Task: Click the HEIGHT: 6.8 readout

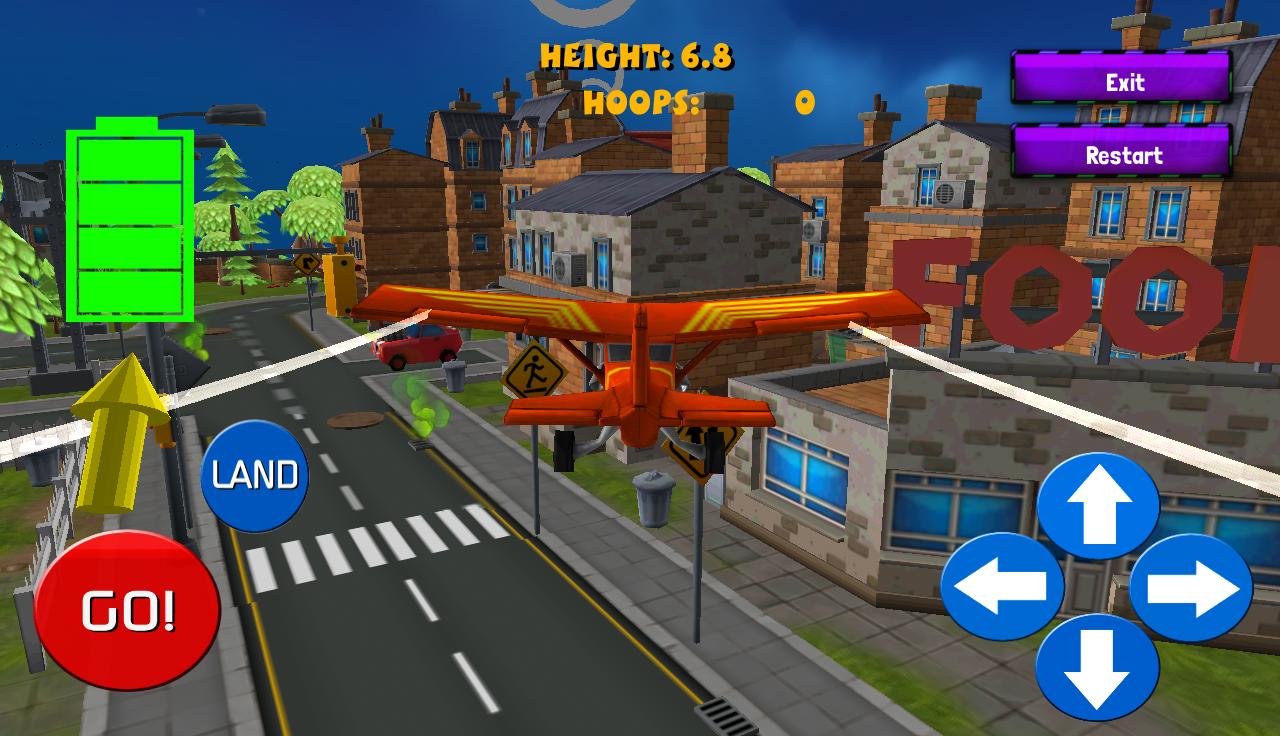Action: point(637,57)
